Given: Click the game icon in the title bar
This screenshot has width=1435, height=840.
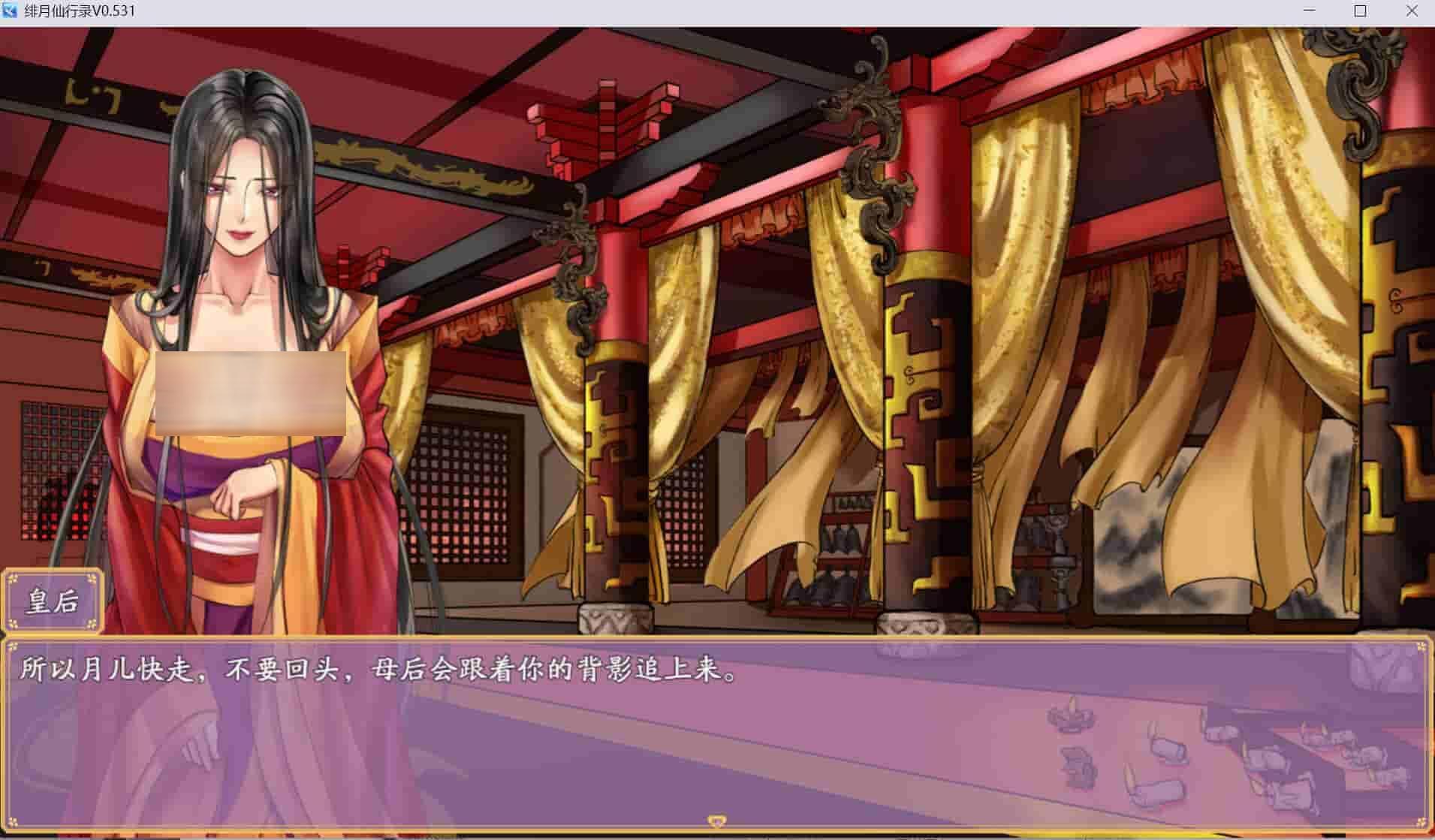Looking at the screenshot, I should 11,11.
